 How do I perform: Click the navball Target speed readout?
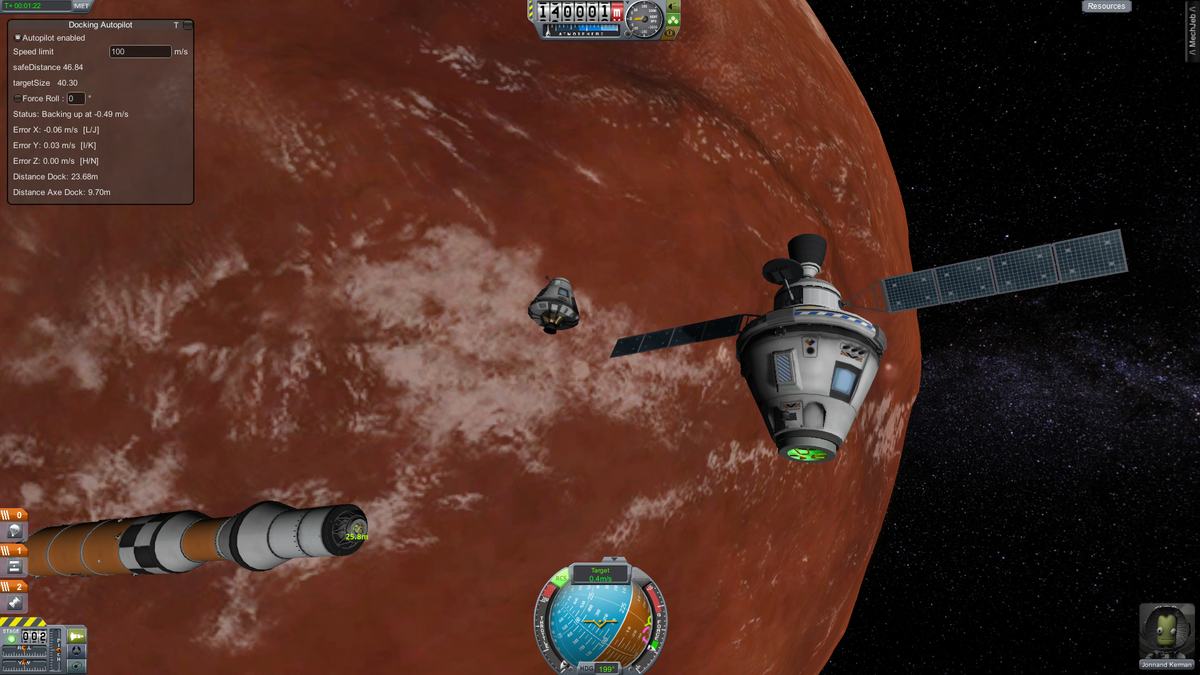point(600,574)
